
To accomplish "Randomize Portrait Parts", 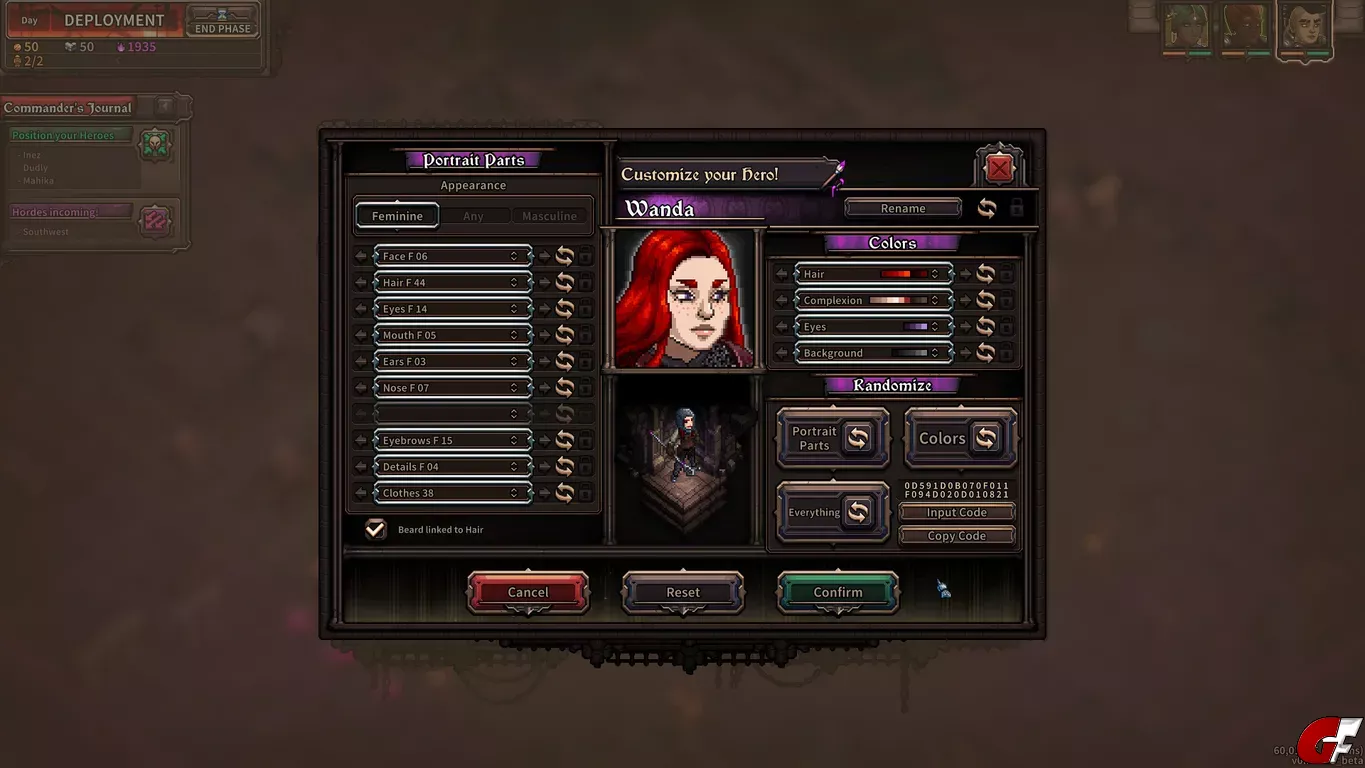I will click(832, 438).
